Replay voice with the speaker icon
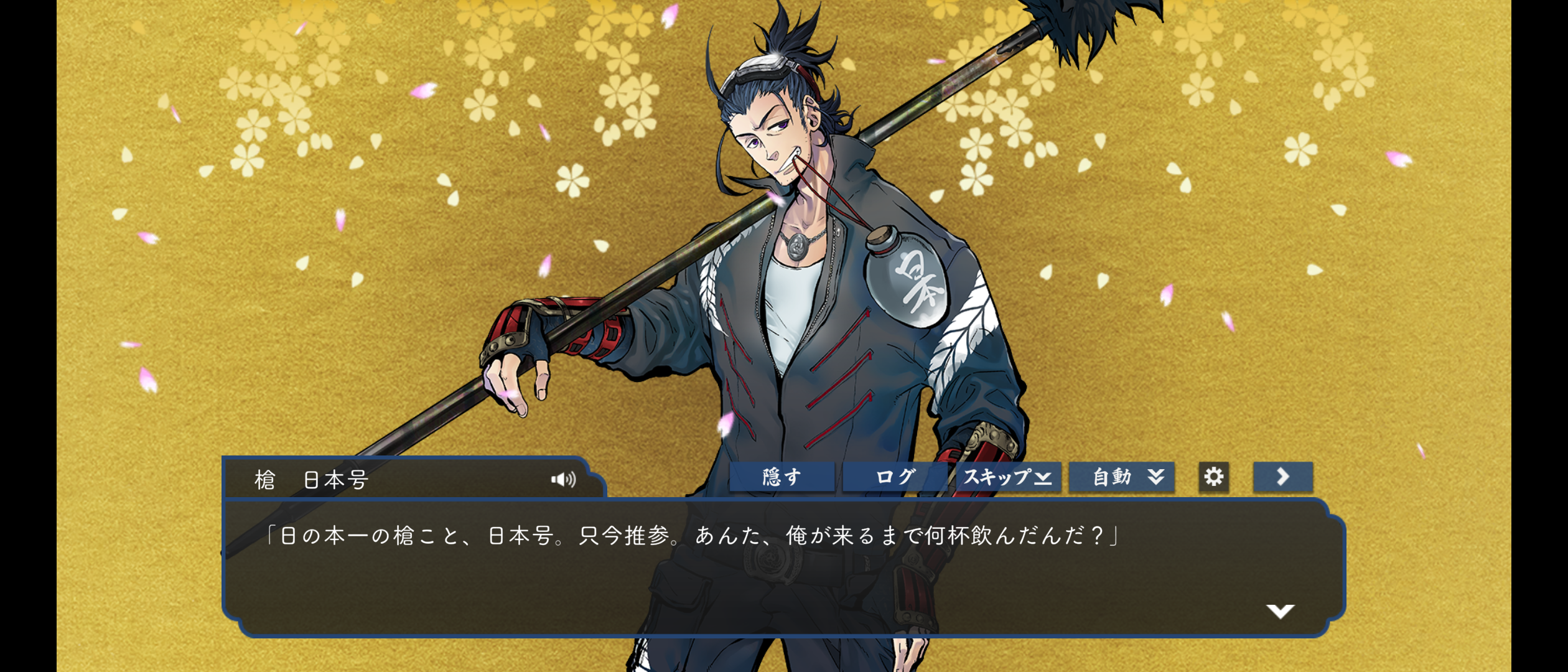1568x672 pixels. pyautogui.click(x=563, y=479)
